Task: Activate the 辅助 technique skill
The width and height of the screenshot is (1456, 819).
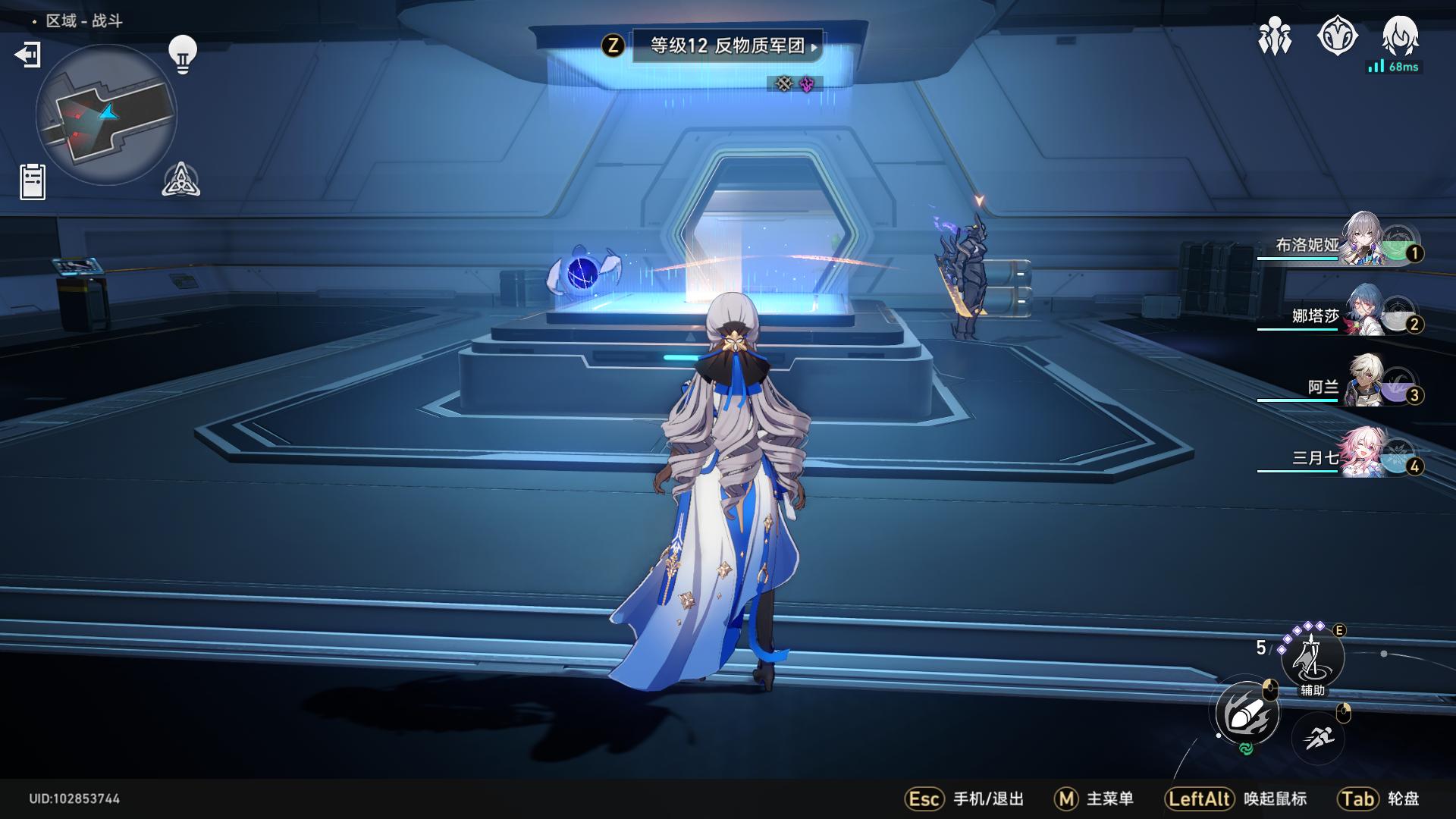Action: coord(1312,657)
